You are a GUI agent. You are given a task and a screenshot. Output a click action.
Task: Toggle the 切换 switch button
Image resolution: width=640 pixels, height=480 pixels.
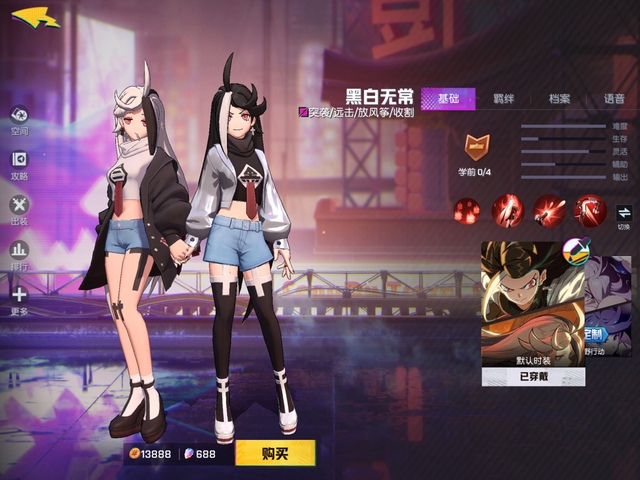pyautogui.click(x=624, y=214)
